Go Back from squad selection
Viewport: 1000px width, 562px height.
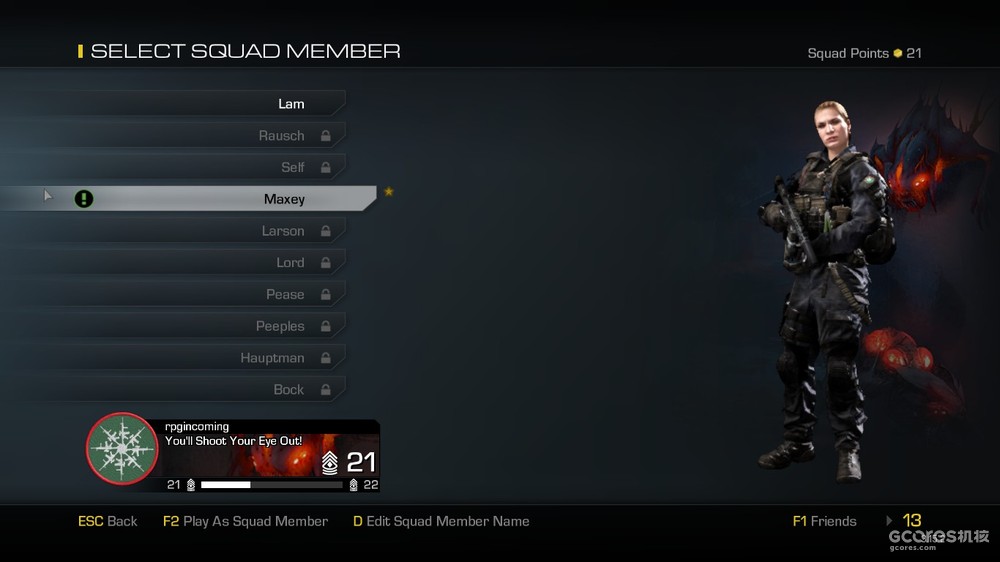[x=108, y=521]
